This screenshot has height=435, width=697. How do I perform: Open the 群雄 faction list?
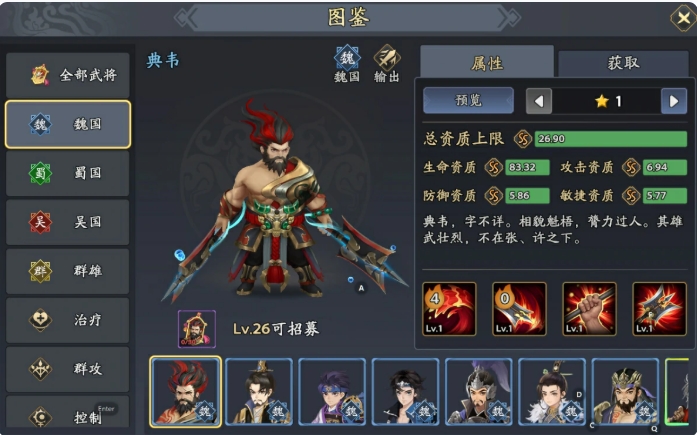click(x=68, y=271)
